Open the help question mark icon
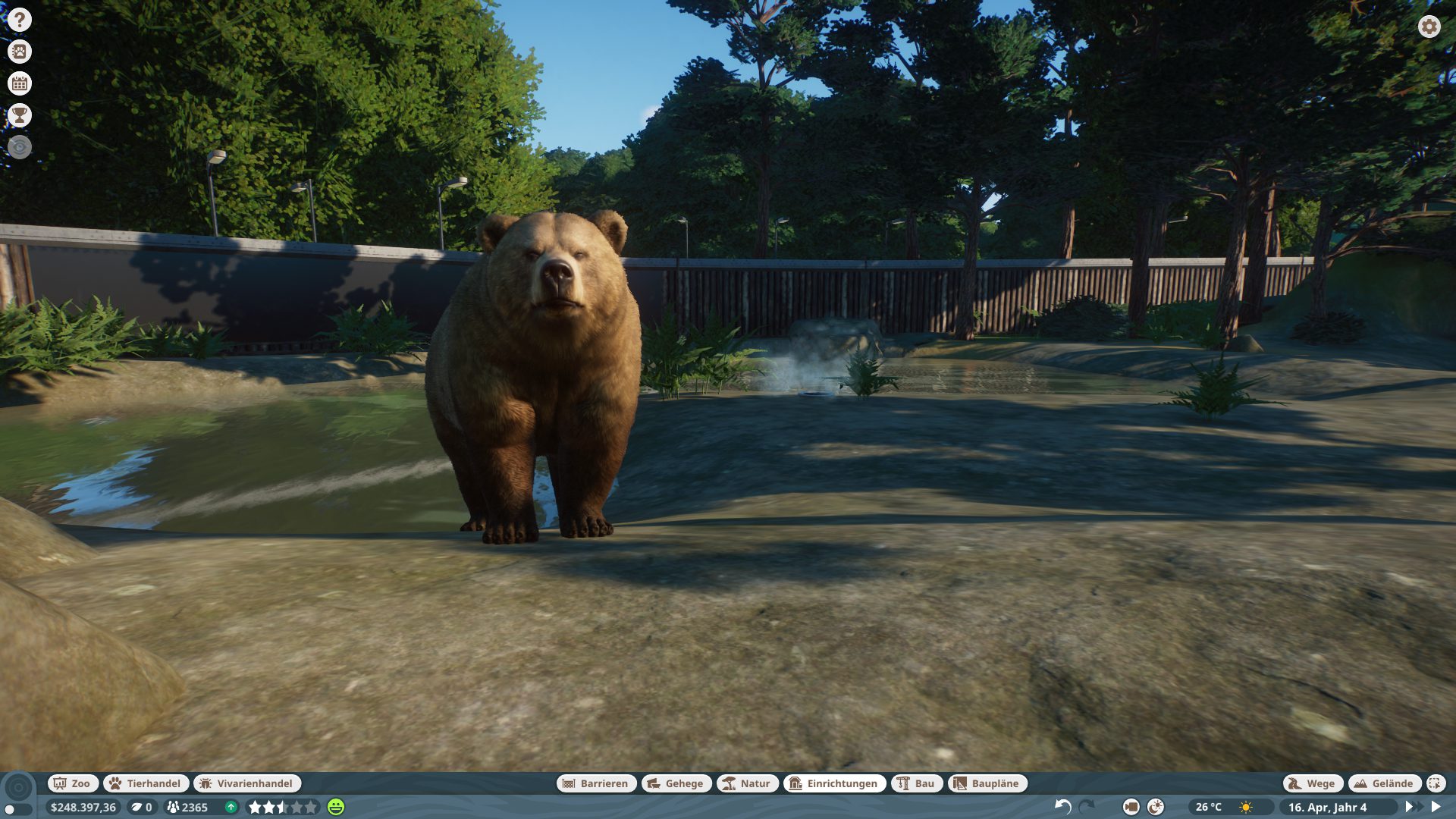This screenshot has width=1456, height=819. click(20, 20)
